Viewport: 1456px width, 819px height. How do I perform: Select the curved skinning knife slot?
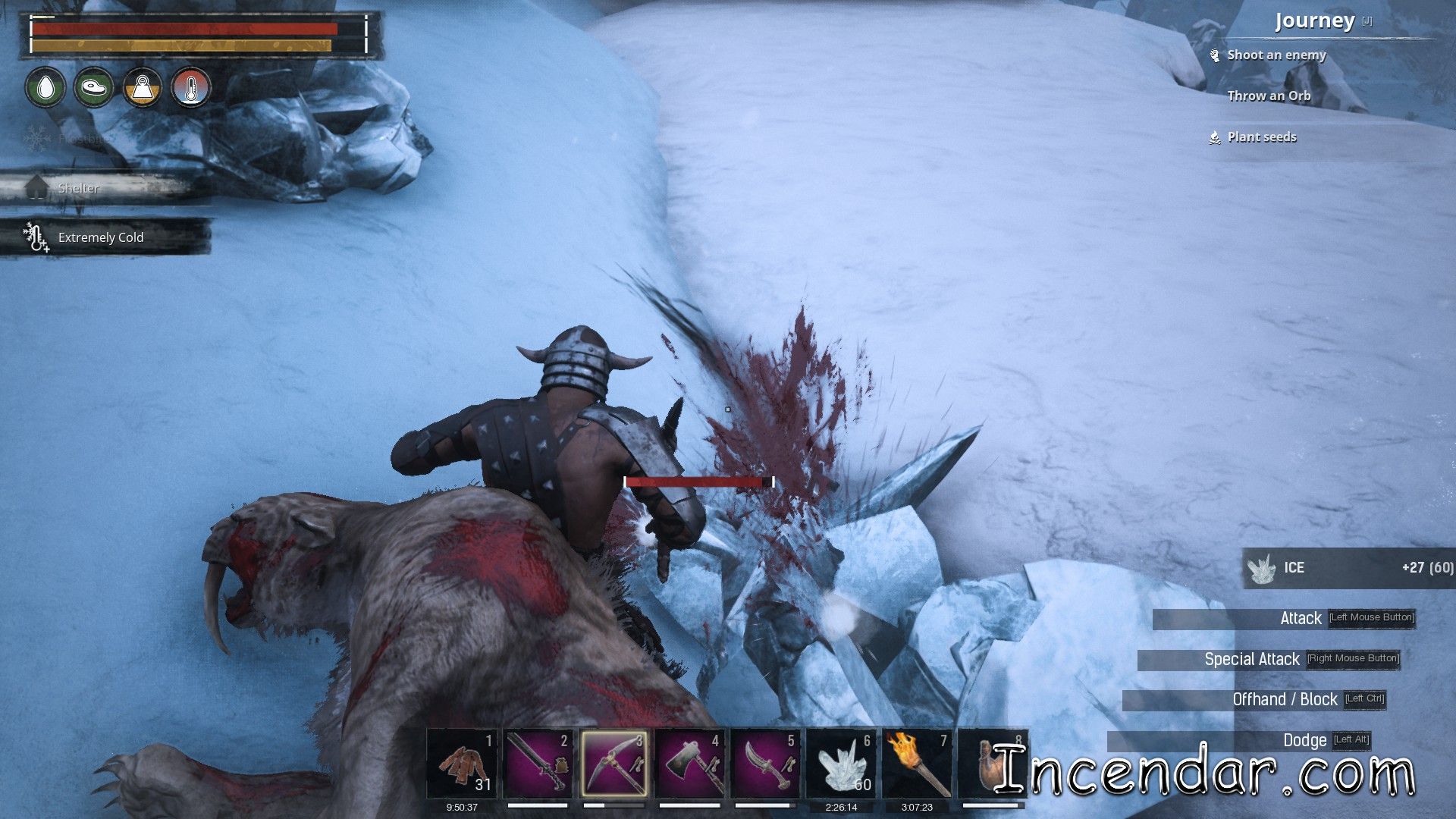click(x=765, y=764)
